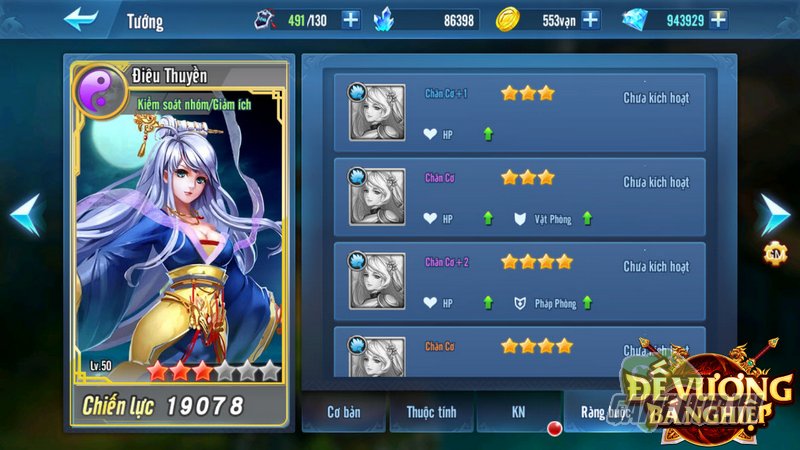The width and height of the screenshot is (800, 450).
Task: Open the SM gear icon on right edge
Action: [x=775, y=253]
